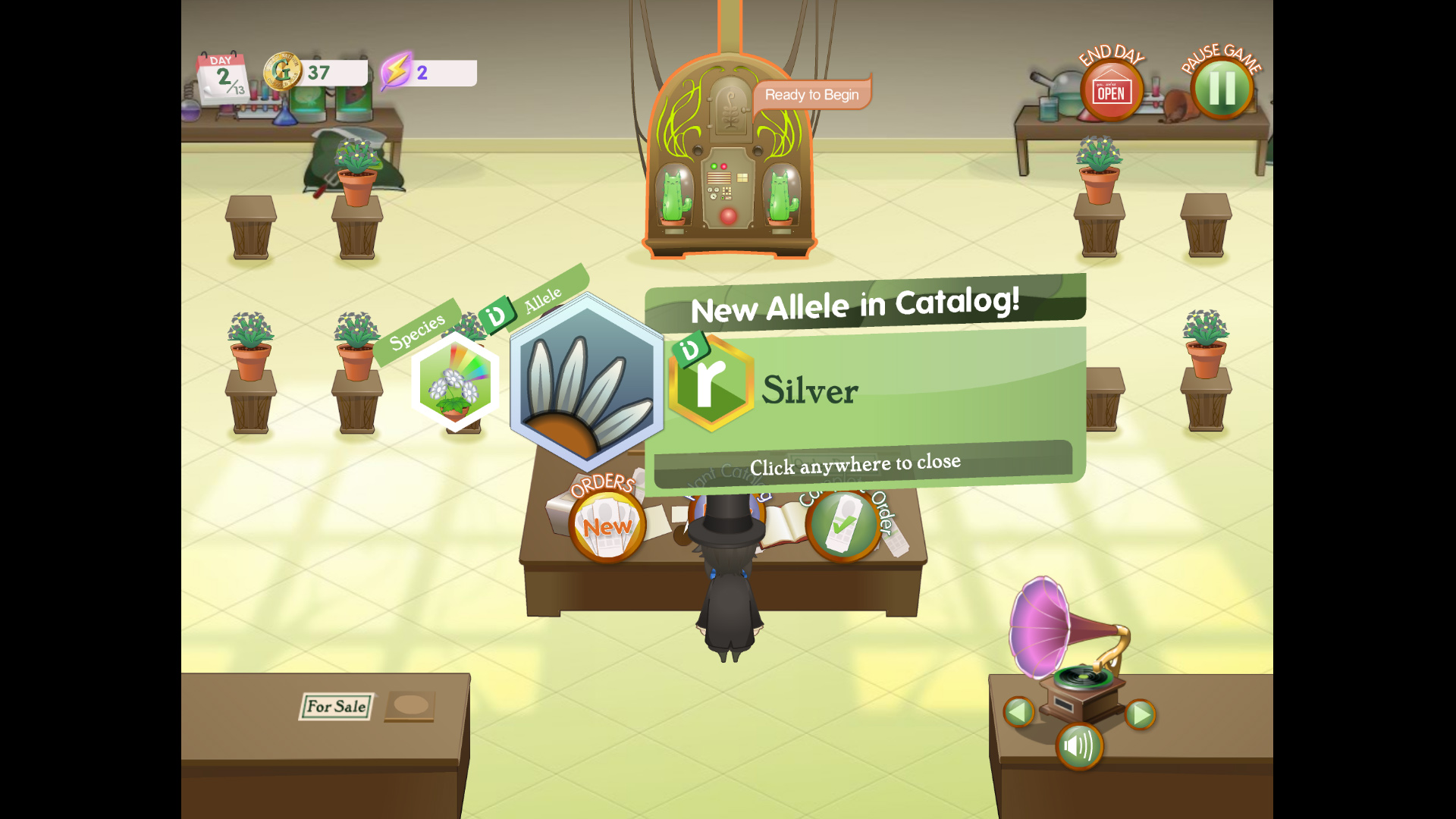
Task: Click the Ready to Begin speech bubble
Action: [x=811, y=94]
